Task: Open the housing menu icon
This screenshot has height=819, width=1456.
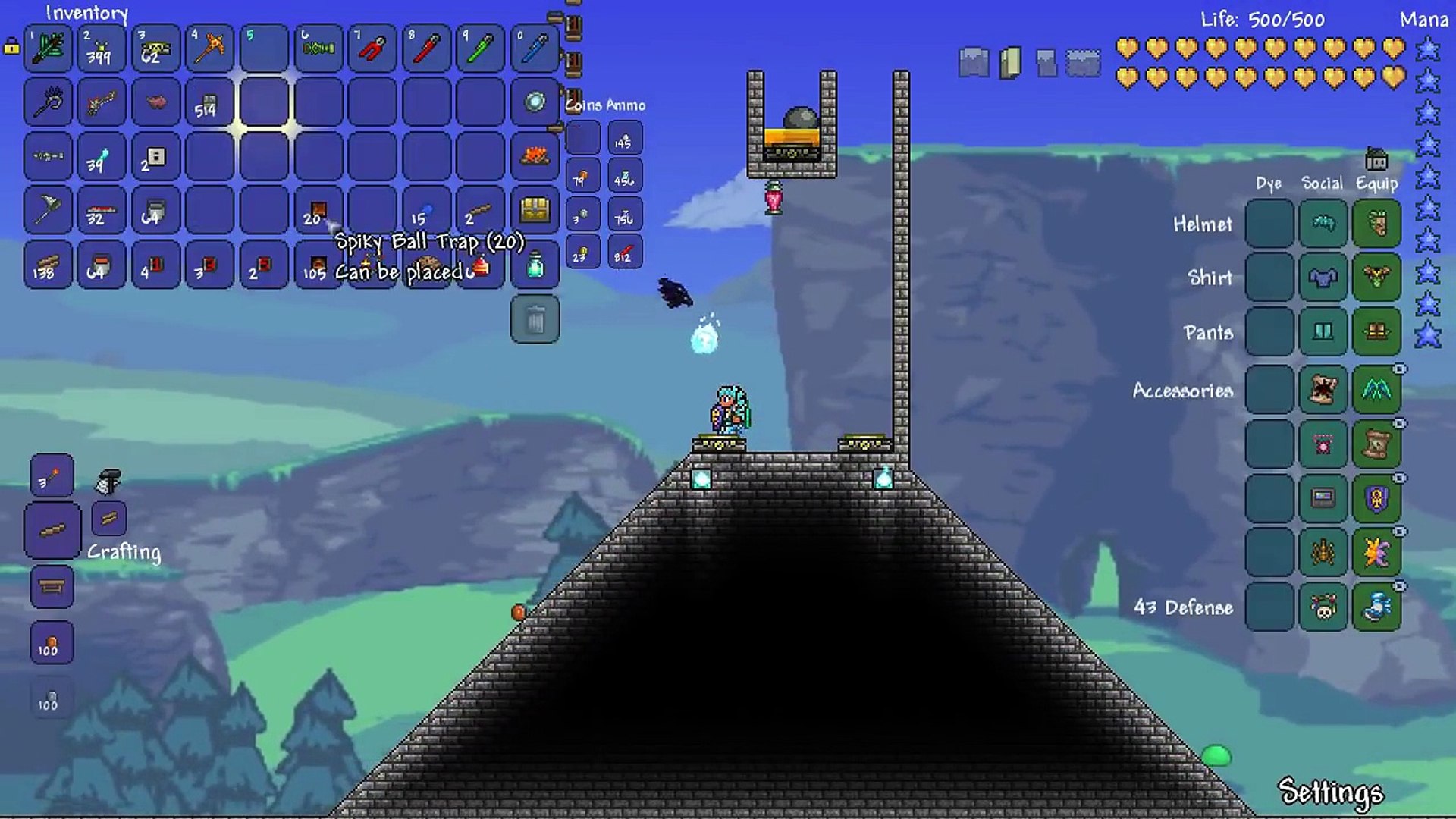Action: [1376, 159]
